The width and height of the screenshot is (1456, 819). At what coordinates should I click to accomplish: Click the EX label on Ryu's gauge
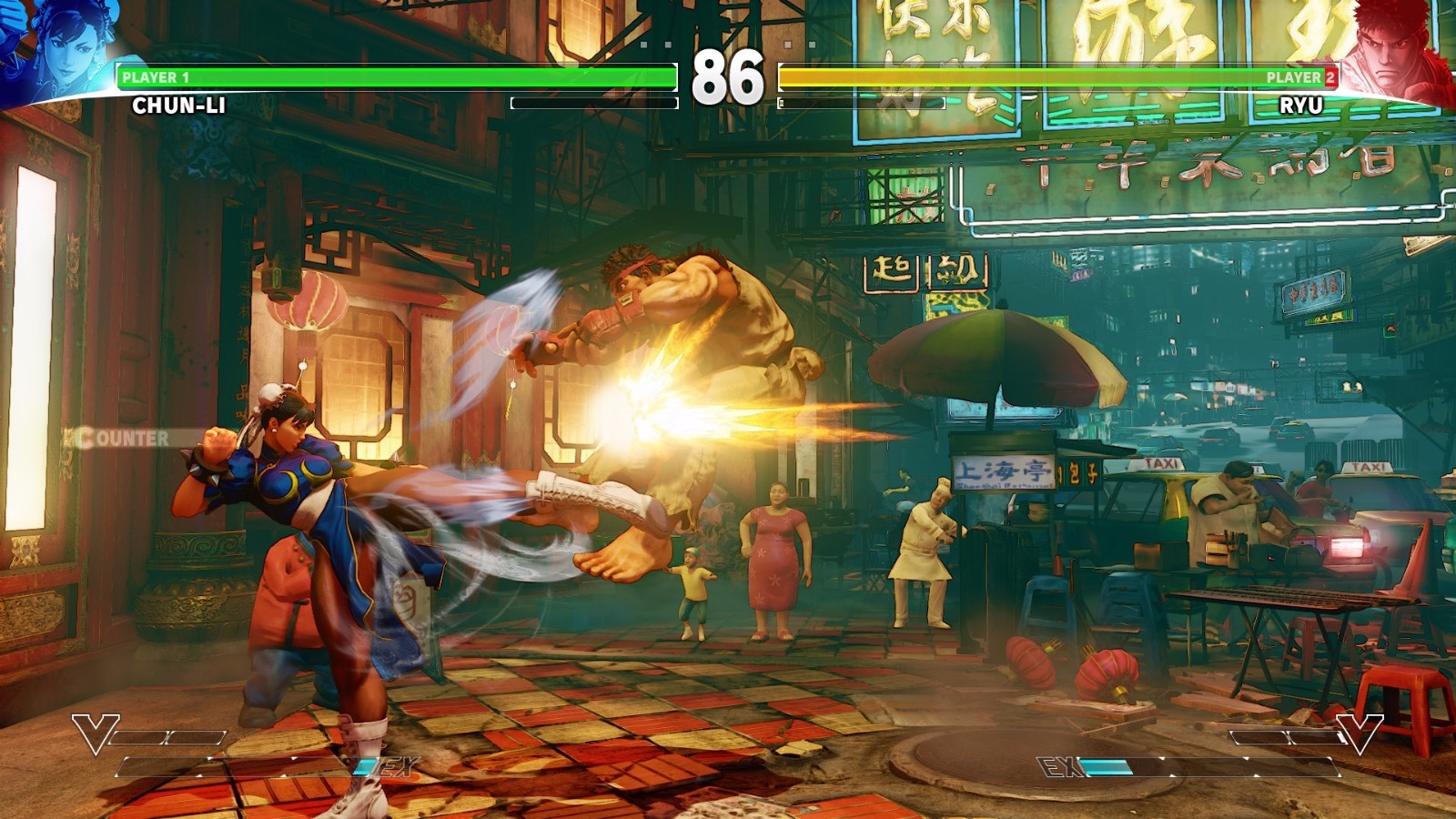(1057, 765)
